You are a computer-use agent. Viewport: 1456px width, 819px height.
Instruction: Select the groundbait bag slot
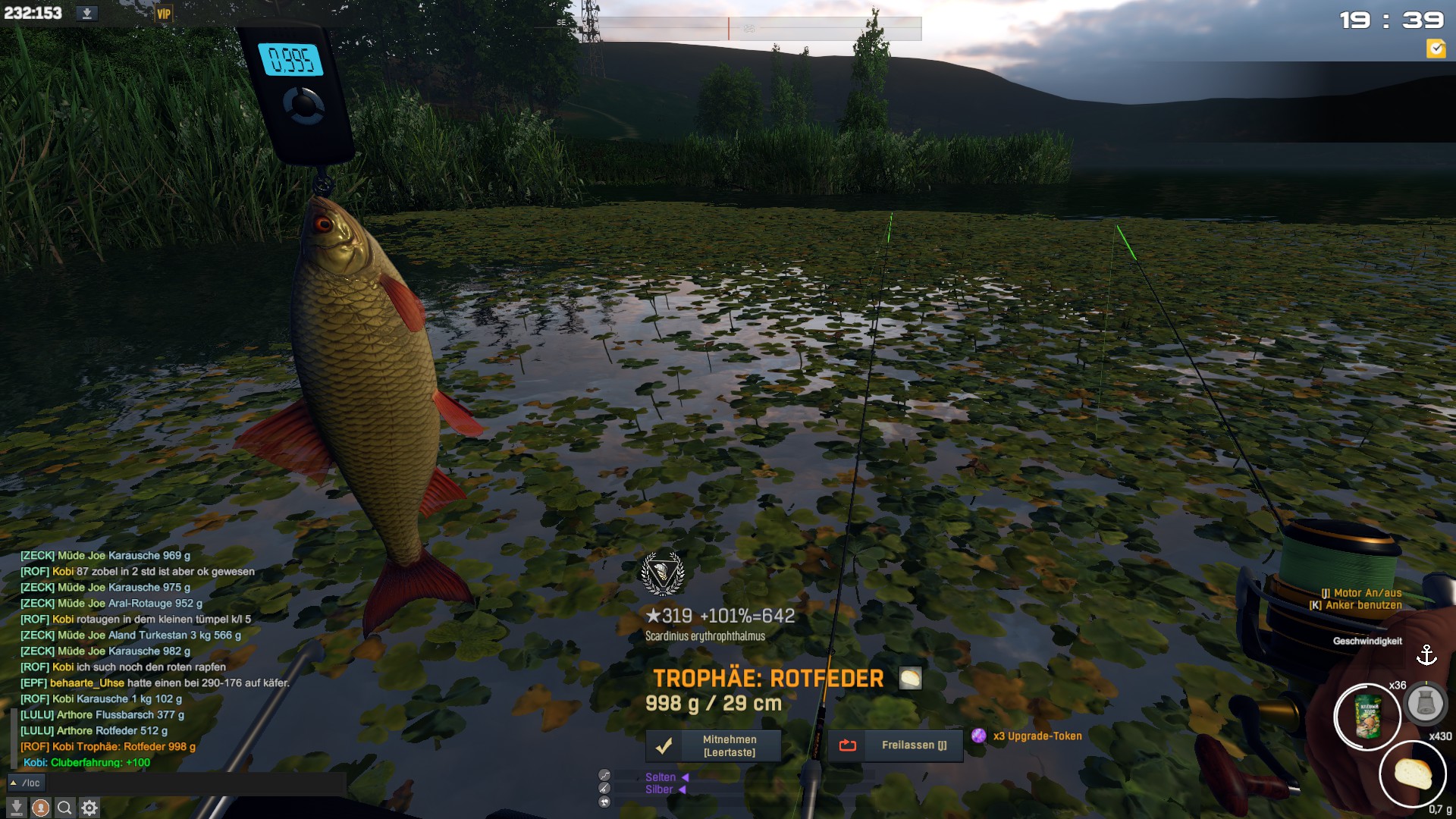pos(1367,717)
